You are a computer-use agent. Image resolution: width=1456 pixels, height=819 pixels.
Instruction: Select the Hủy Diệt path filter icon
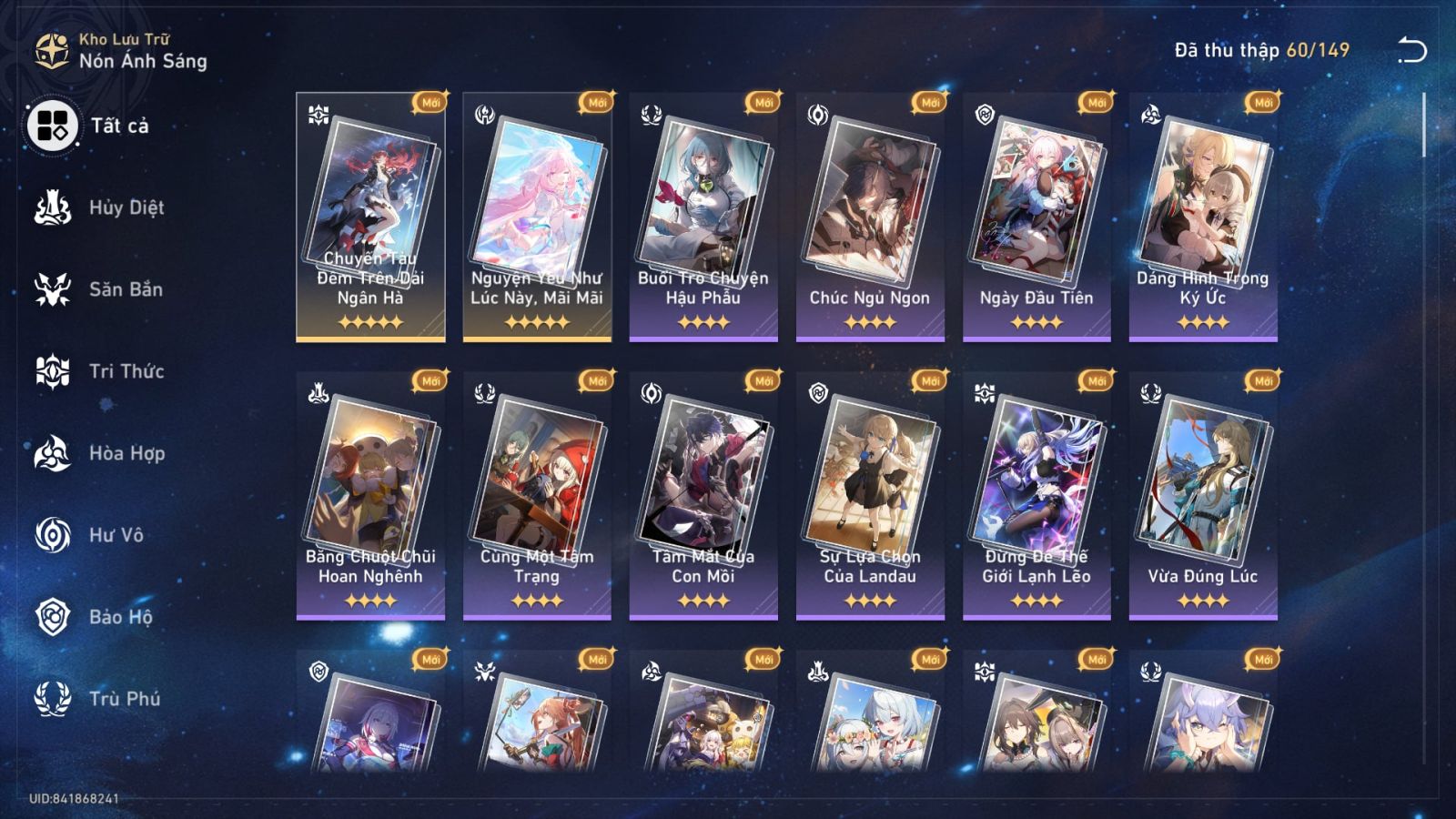pos(52,207)
